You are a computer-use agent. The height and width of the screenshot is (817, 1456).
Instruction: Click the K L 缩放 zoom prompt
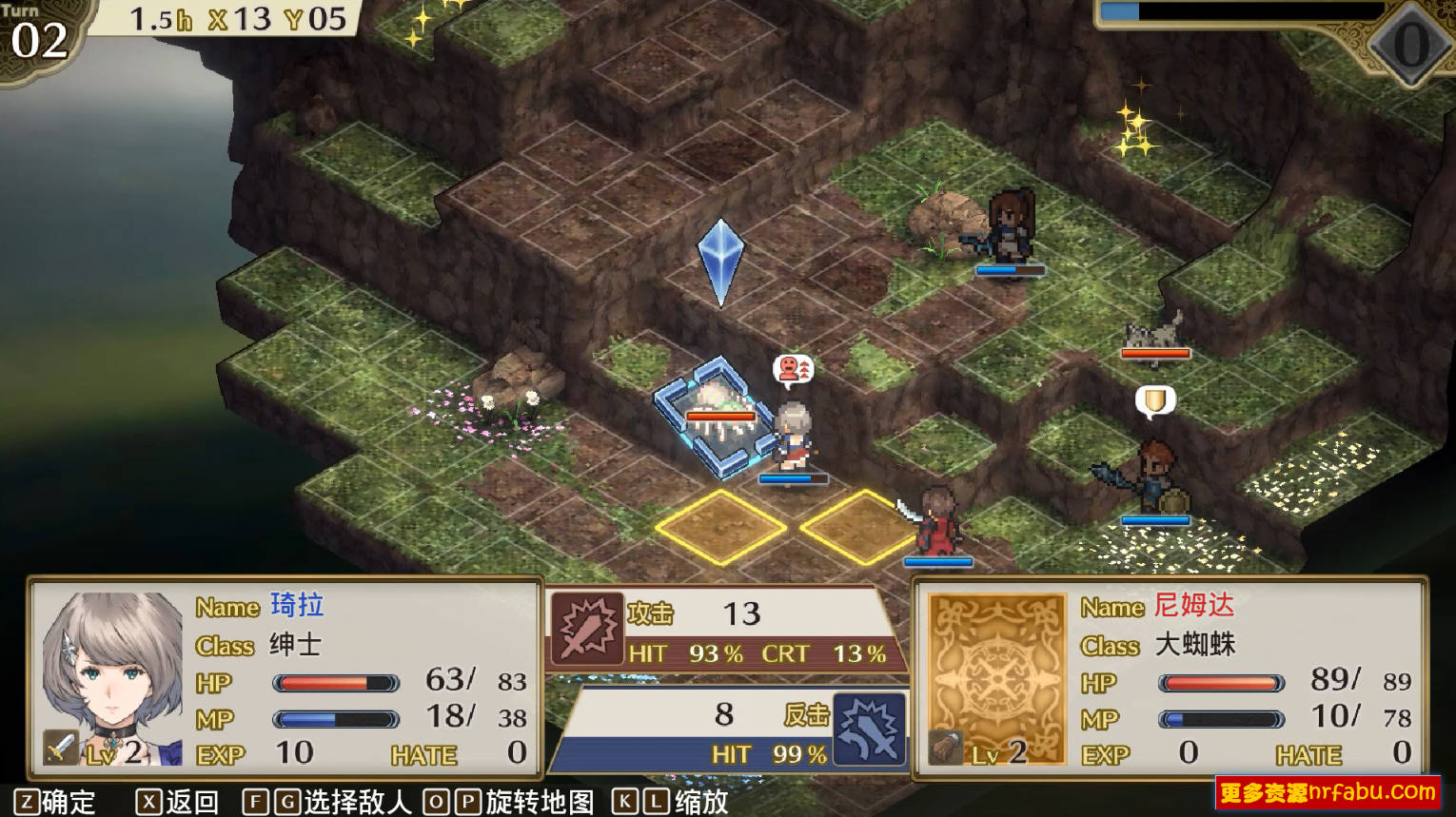coord(671,802)
